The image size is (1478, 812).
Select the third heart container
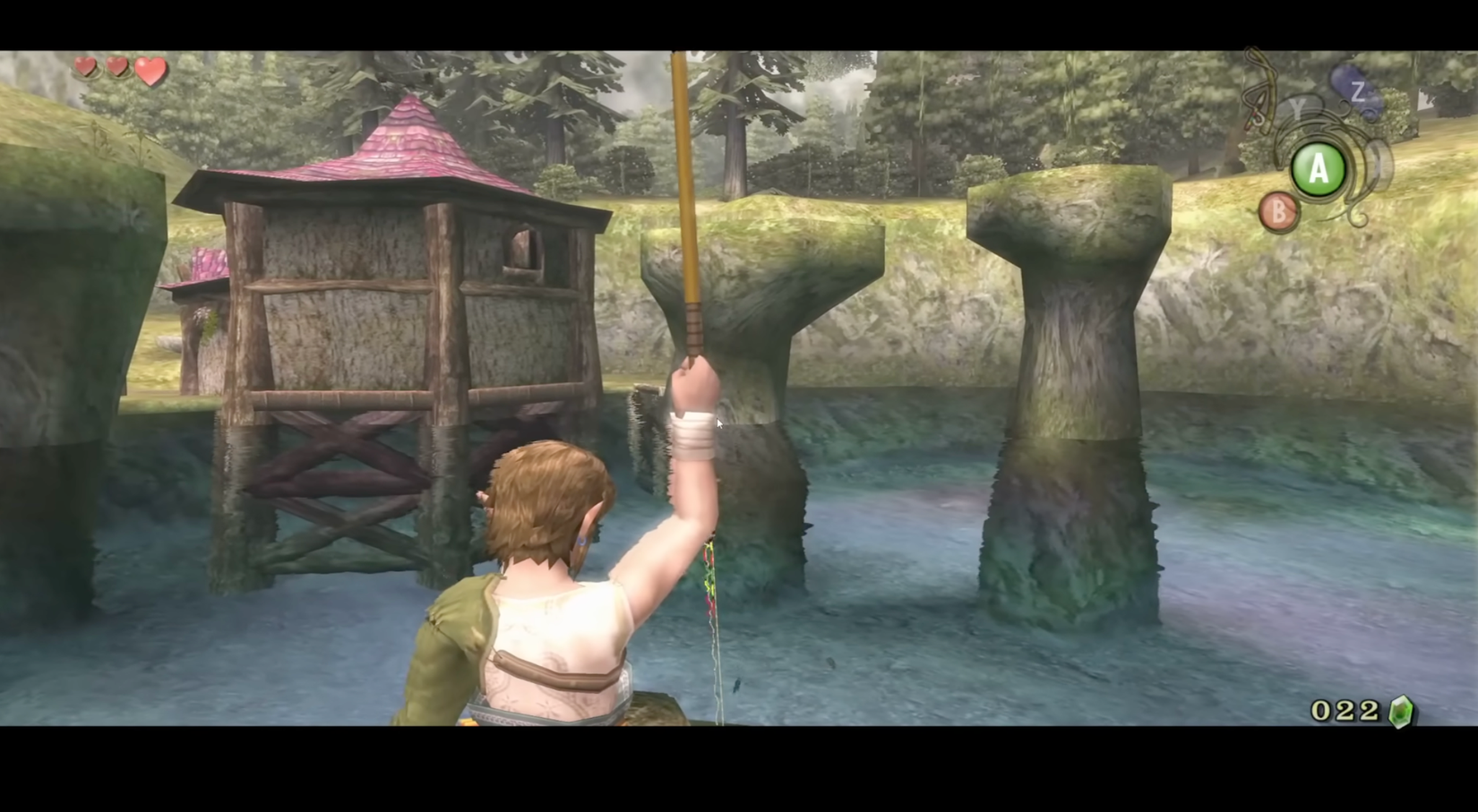[149, 68]
